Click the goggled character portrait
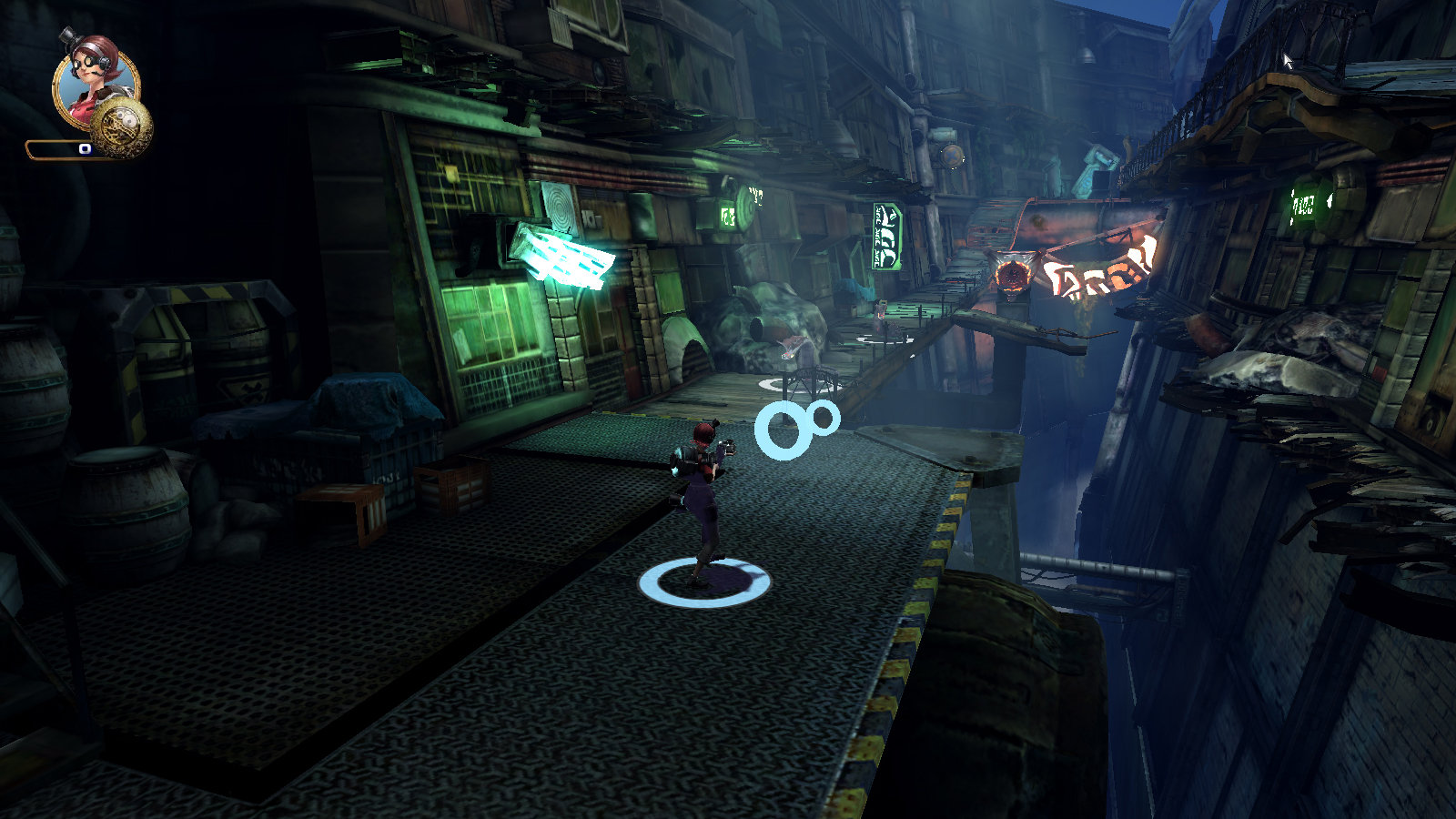 (x=94, y=80)
